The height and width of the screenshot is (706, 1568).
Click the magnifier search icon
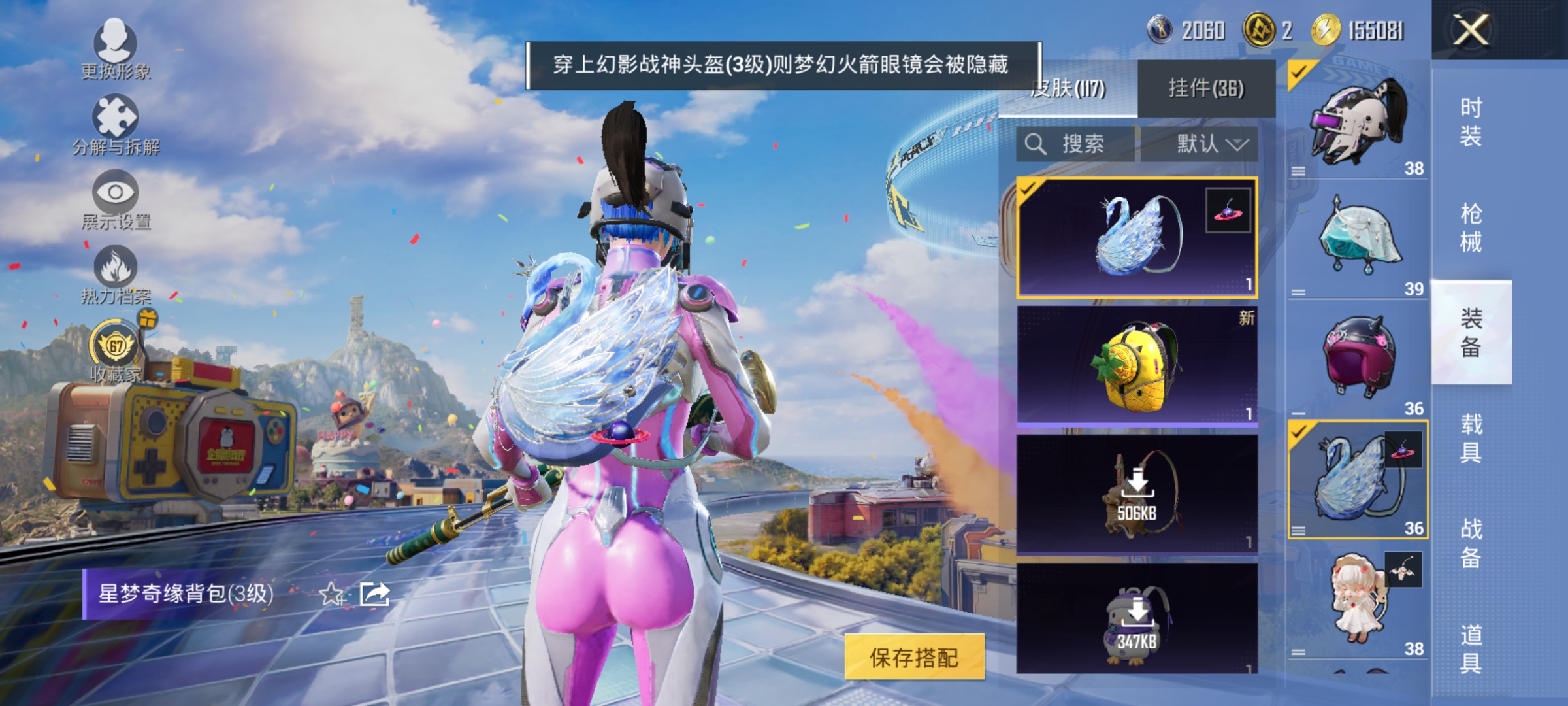(x=1037, y=145)
